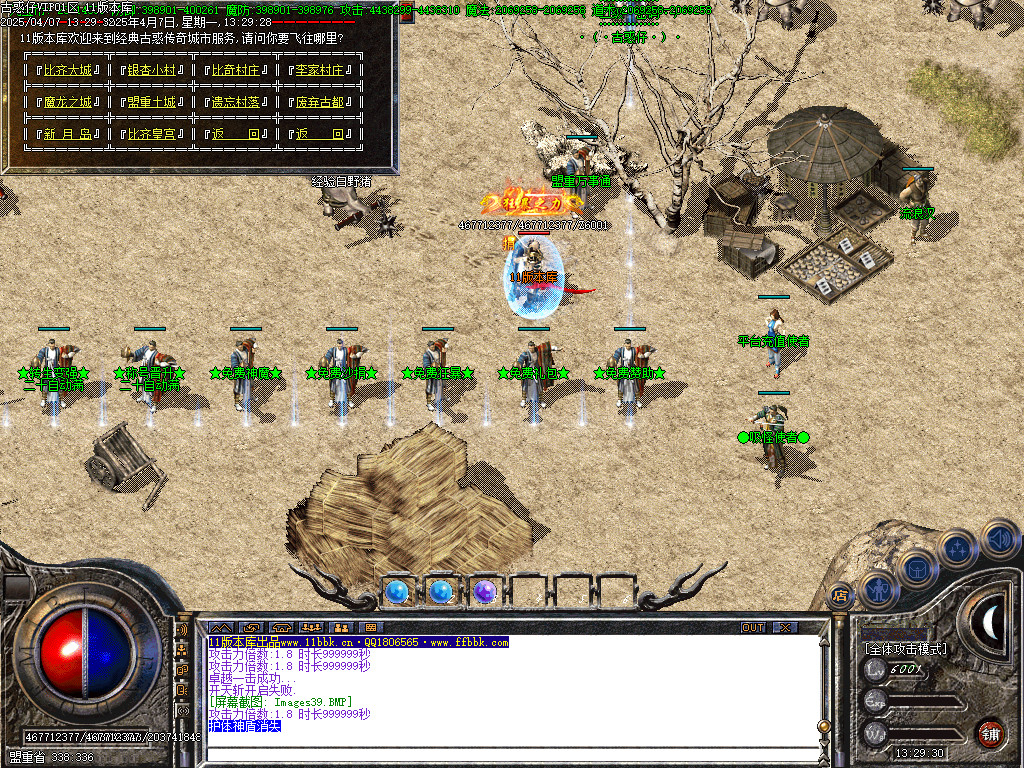The width and height of the screenshot is (1024, 768).
Task: Toggle sound with the speaker button
Action: point(998,538)
